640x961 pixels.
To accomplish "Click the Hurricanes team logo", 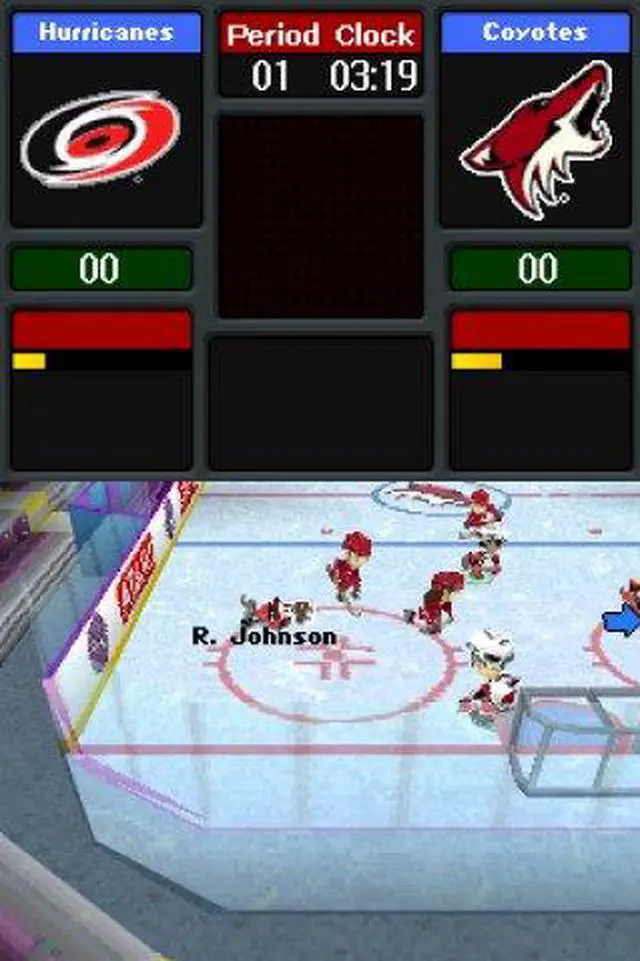I will [101, 138].
